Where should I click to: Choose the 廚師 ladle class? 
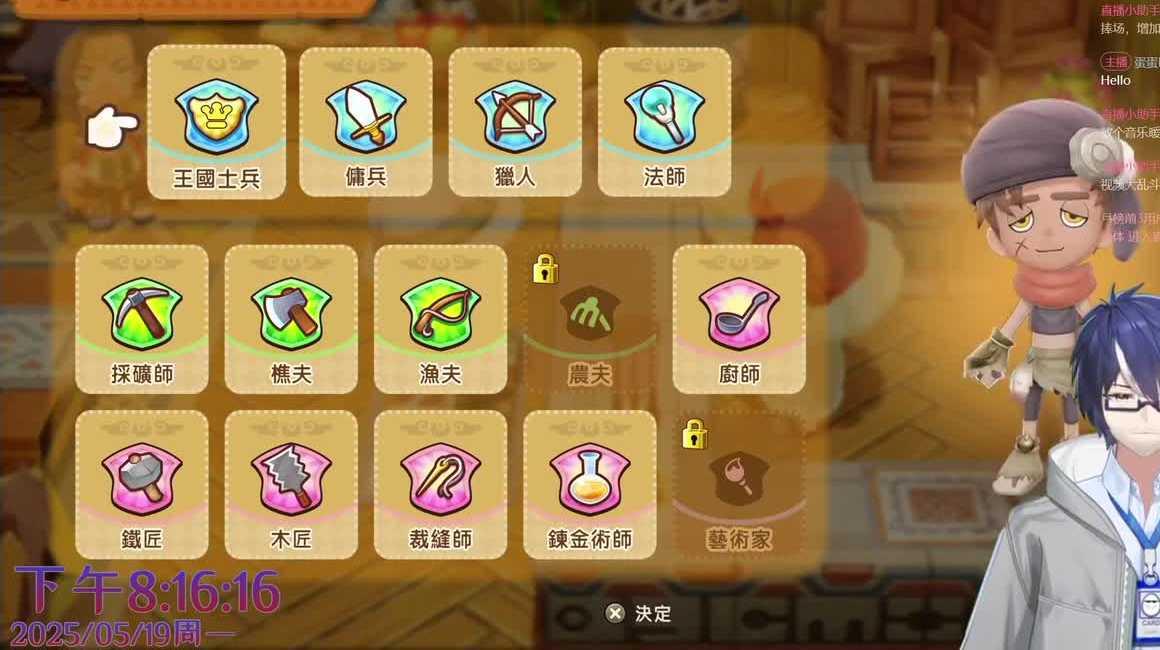coord(739,319)
